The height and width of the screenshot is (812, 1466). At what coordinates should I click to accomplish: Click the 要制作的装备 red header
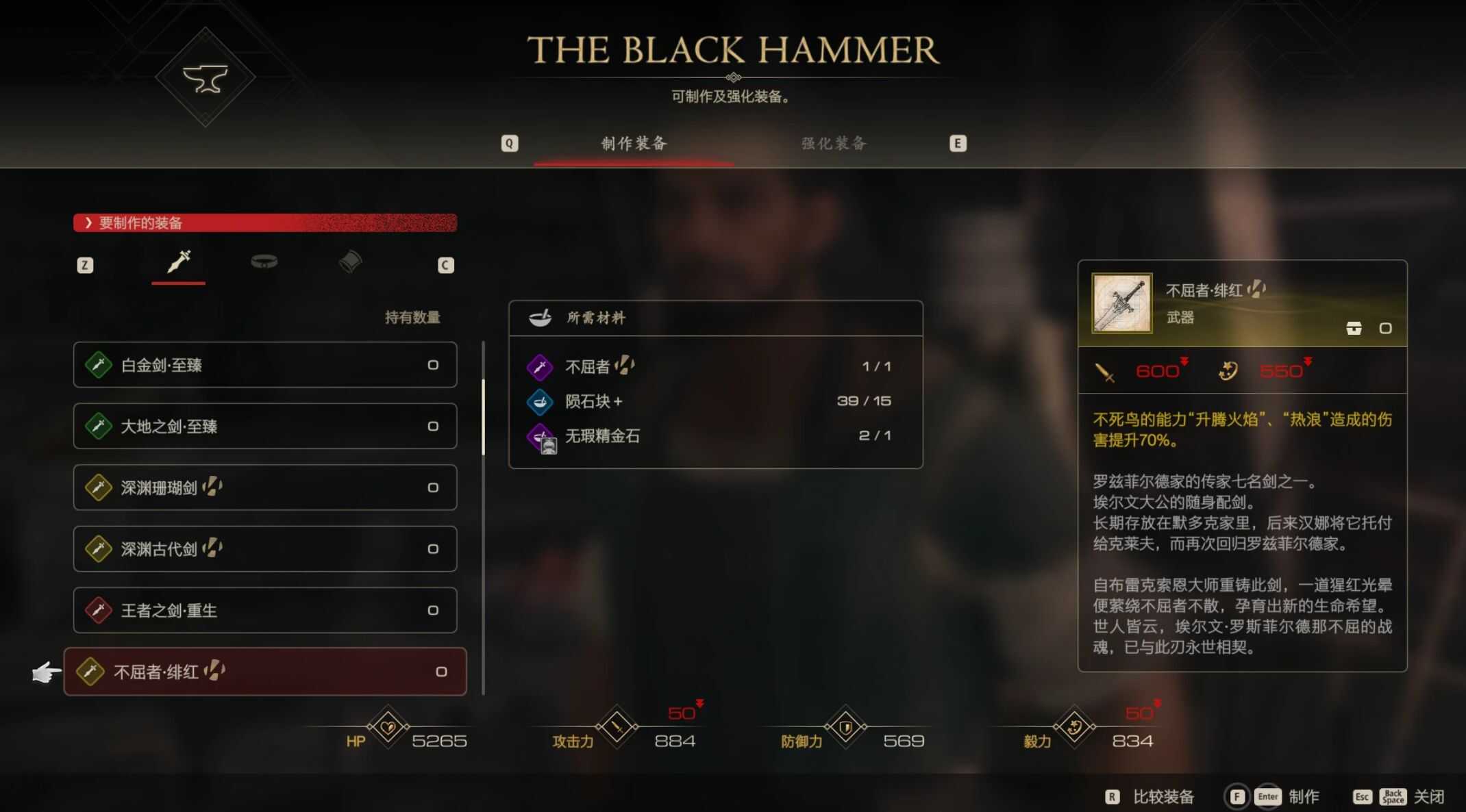[264, 223]
